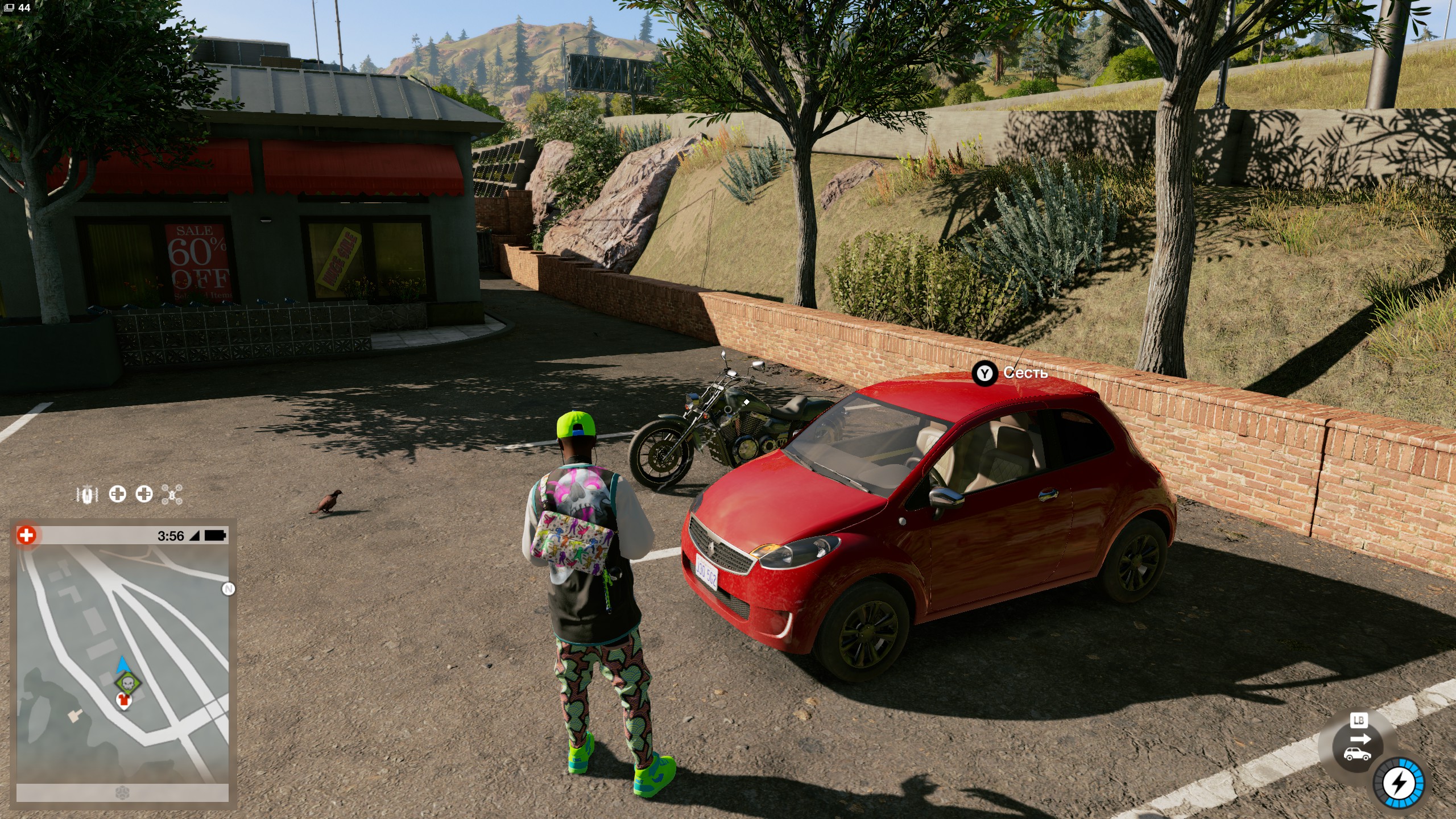Select the red shirt clothing shop marker

(x=123, y=701)
